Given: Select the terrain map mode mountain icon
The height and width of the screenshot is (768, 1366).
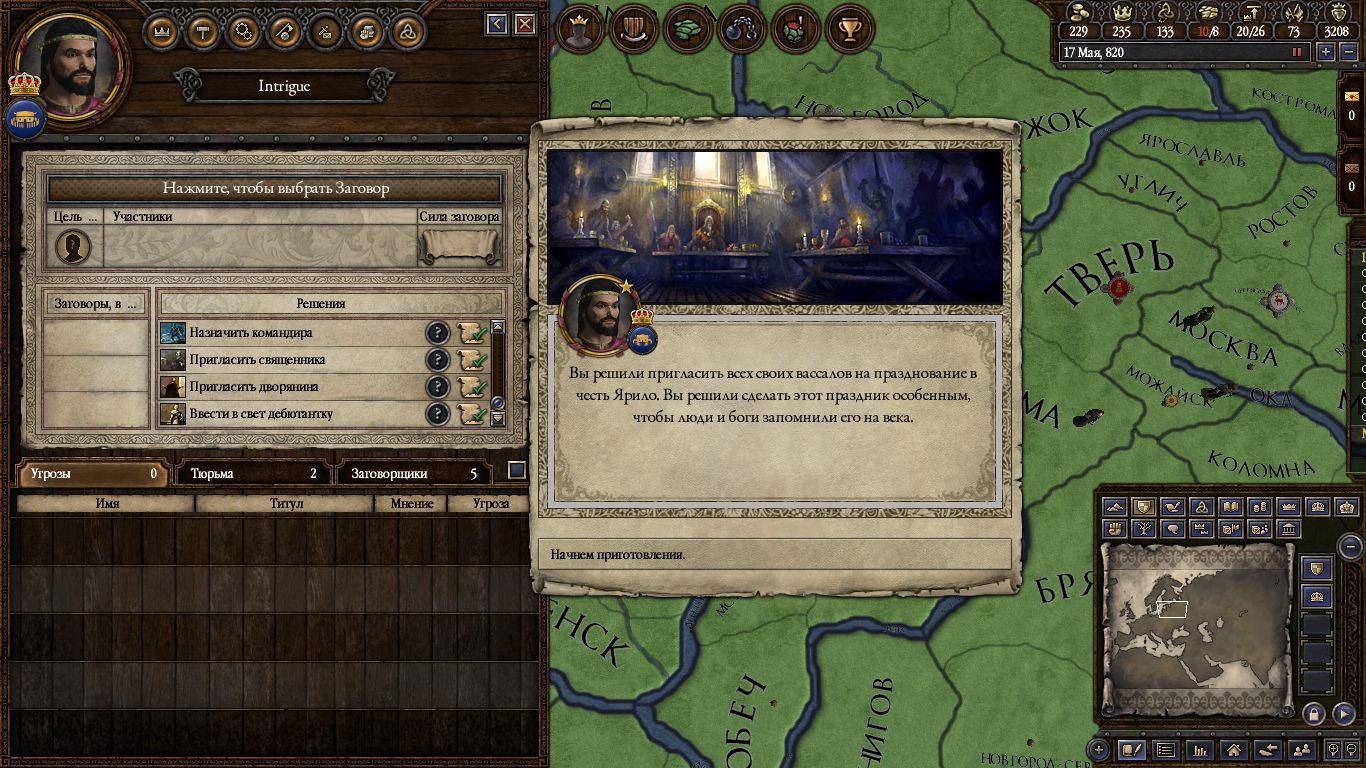Looking at the screenshot, I should [1115, 507].
